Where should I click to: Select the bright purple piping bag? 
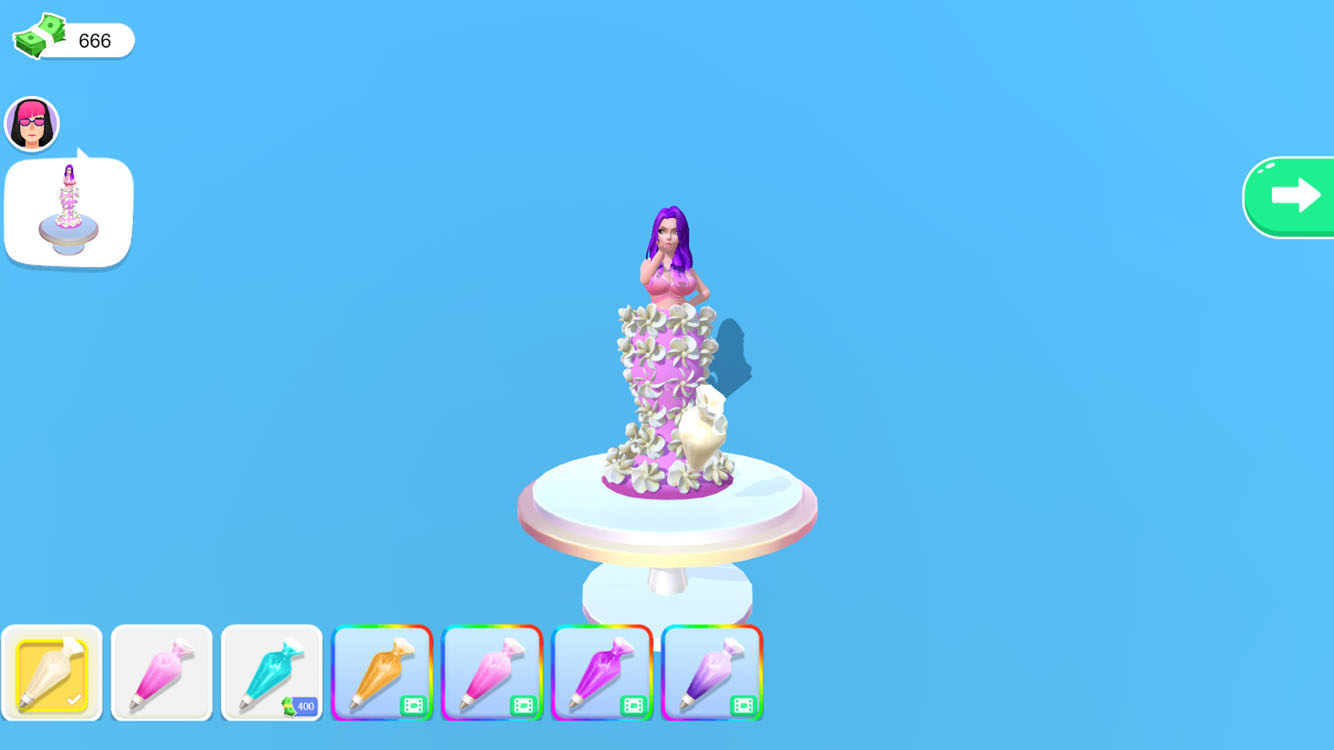click(603, 670)
